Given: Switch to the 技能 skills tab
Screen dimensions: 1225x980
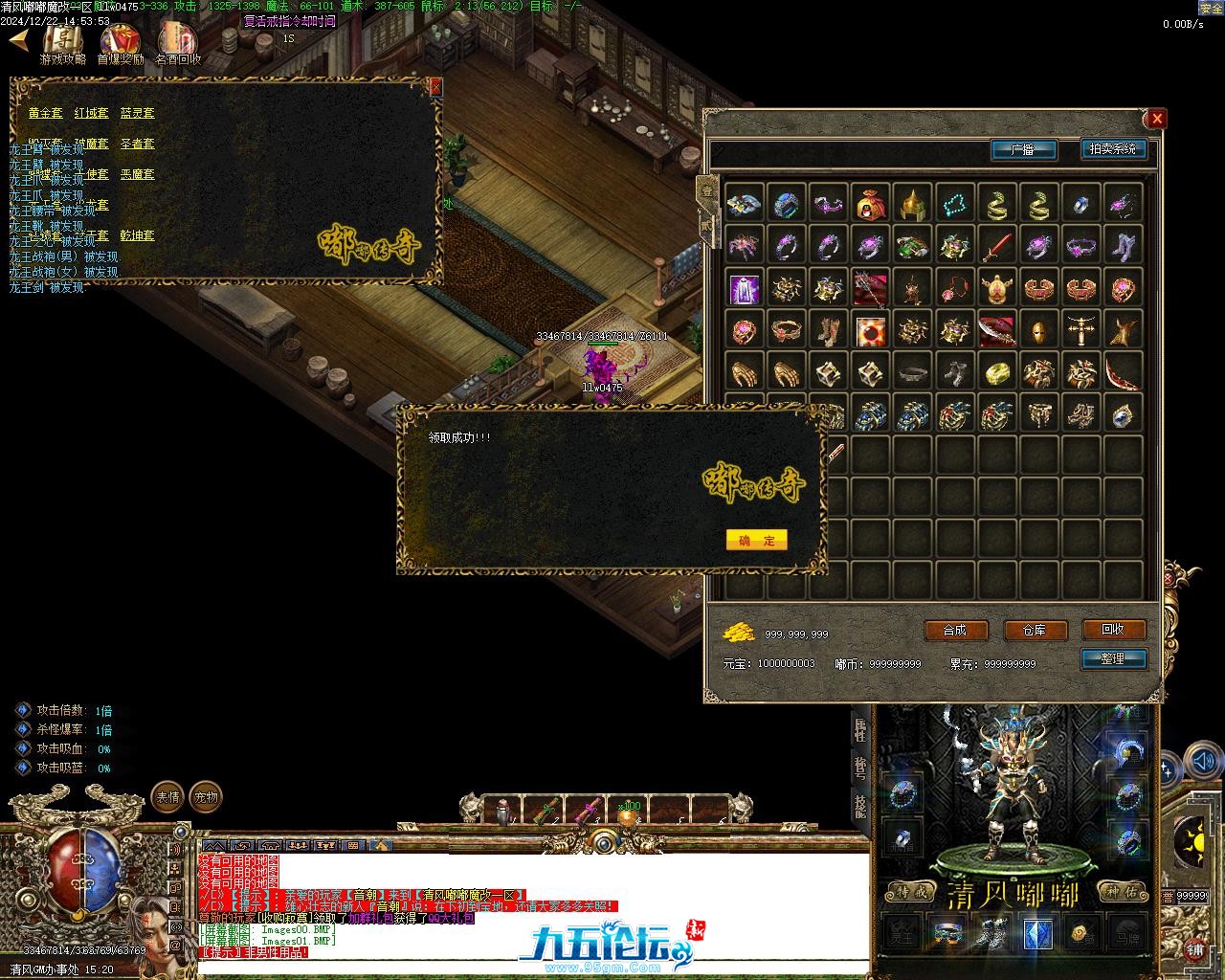Looking at the screenshot, I should (x=860, y=805).
